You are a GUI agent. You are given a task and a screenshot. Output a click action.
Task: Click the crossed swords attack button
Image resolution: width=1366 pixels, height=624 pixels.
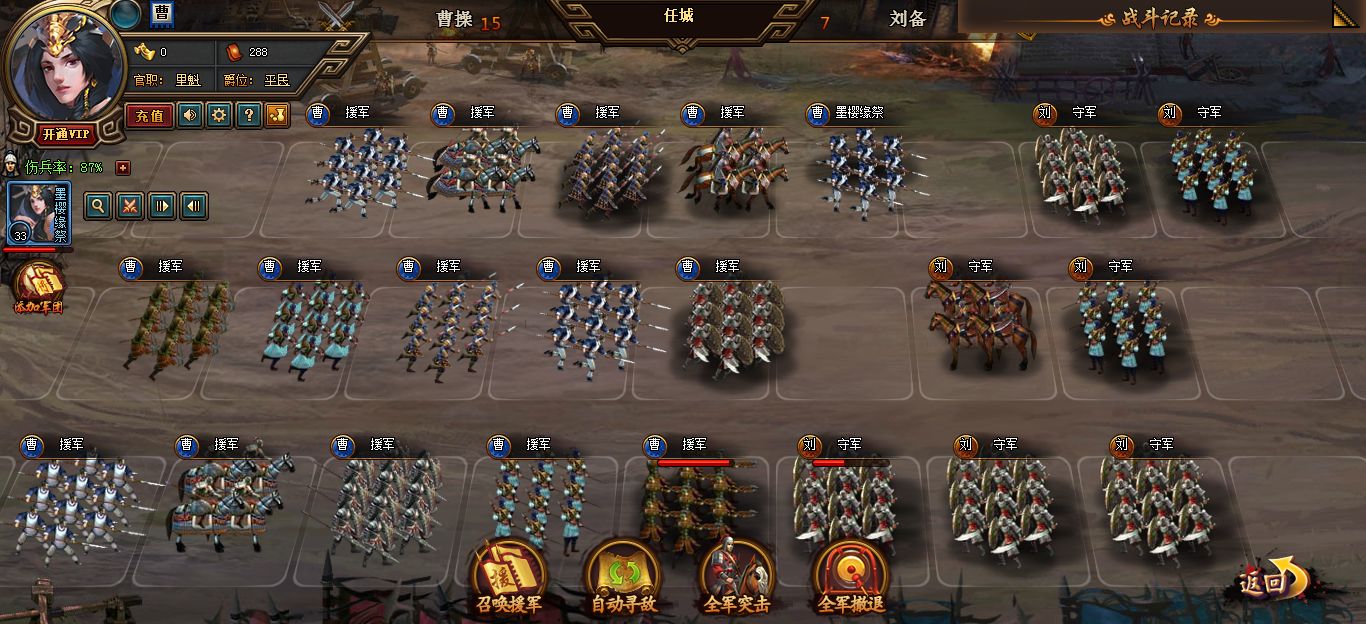coord(129,206)
